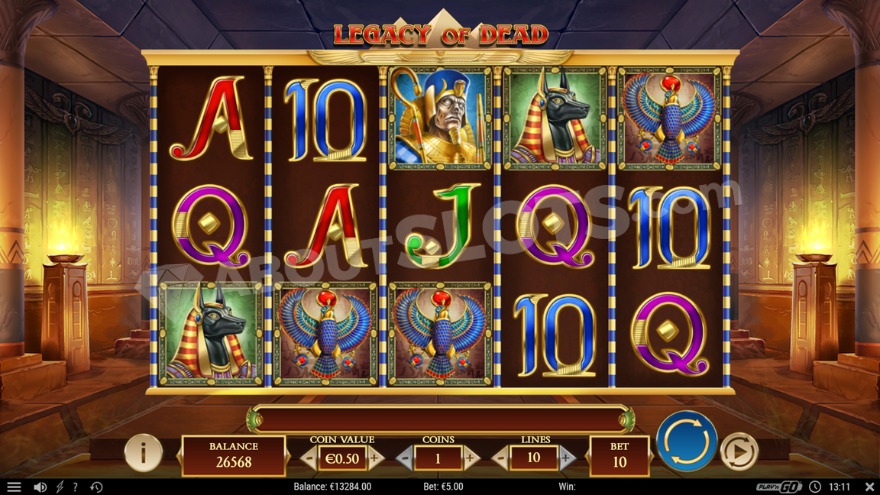880x495 pixels.
Task: Open the hamburger menu in the bottom bar
Action: (13, 487)
